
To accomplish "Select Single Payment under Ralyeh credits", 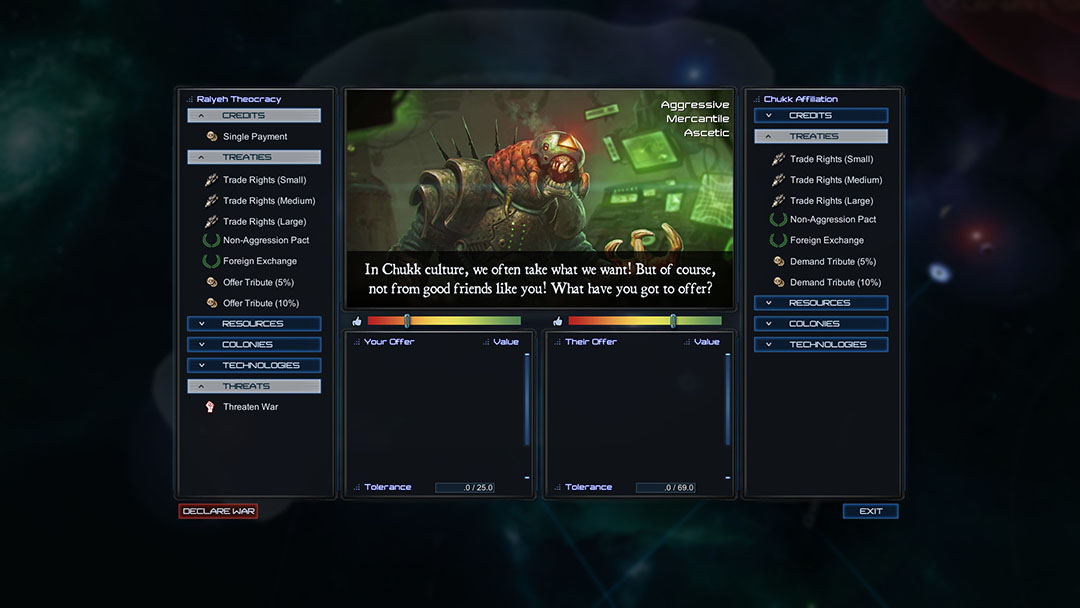I will click(x=254, y=137).
